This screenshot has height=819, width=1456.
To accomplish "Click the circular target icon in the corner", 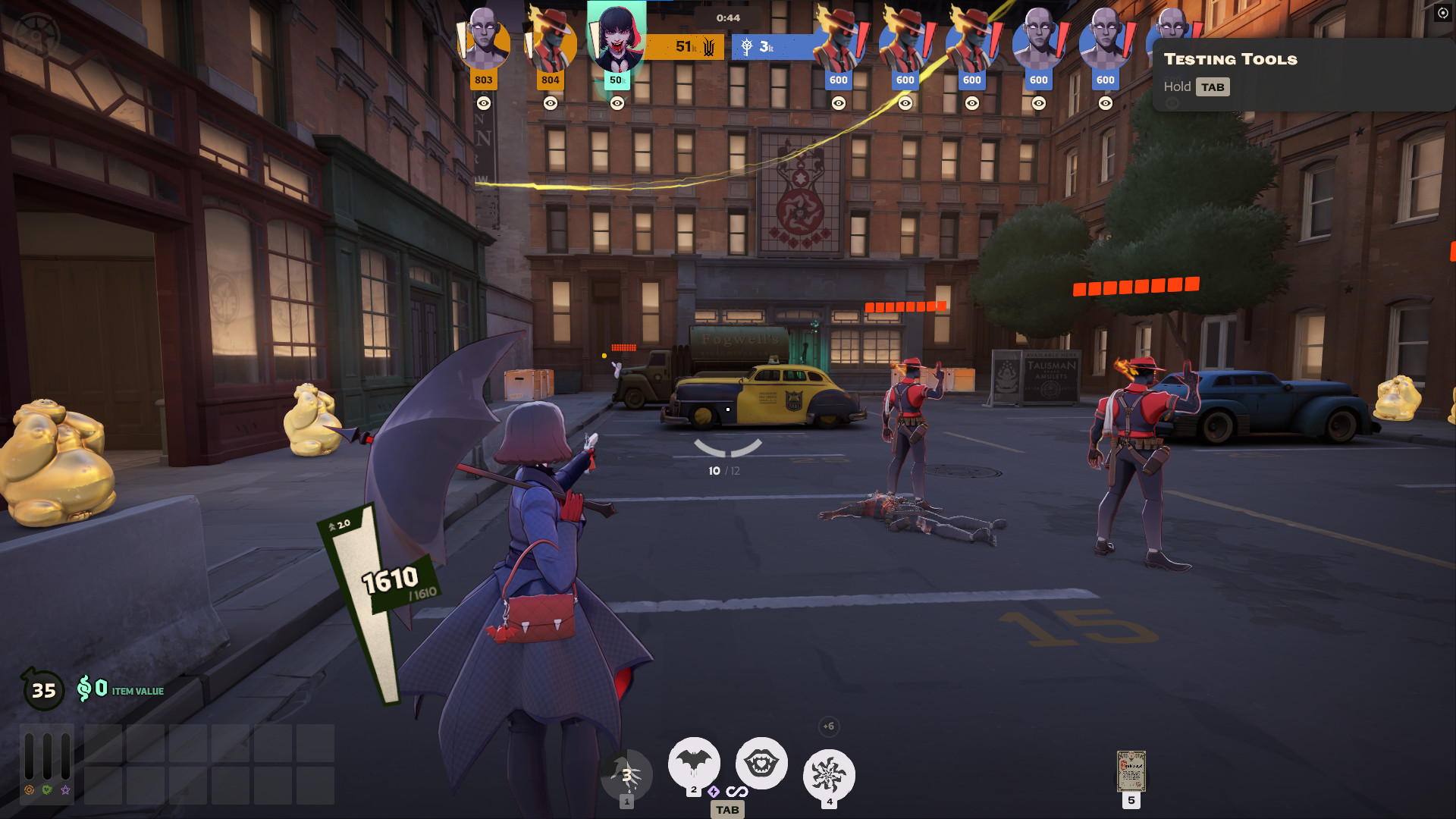I will click(1442, 13).
